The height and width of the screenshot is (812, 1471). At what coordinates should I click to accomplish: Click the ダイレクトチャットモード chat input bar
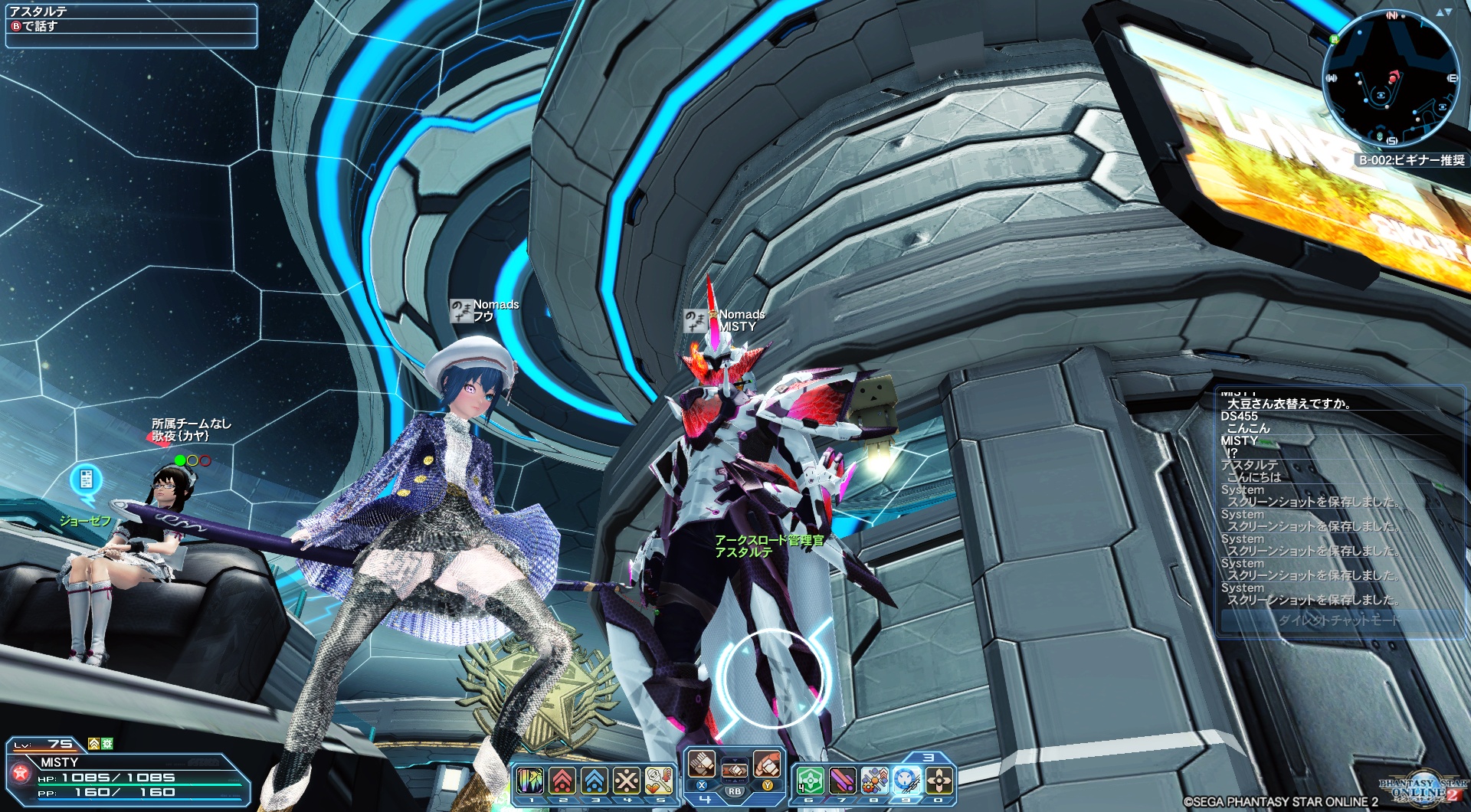pyautogui.click(x=1338, y=620)
